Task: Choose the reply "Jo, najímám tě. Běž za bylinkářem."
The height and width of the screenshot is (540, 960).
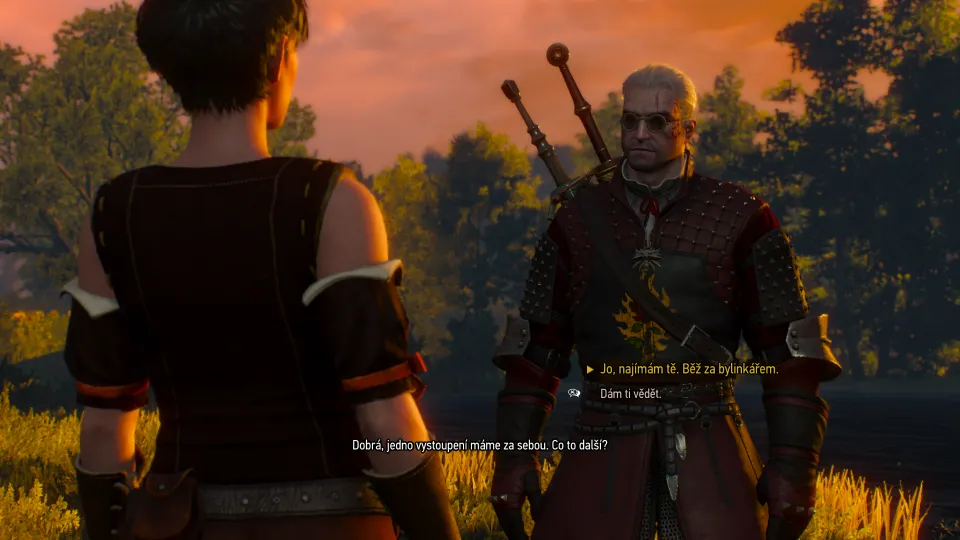Action: 689,369
